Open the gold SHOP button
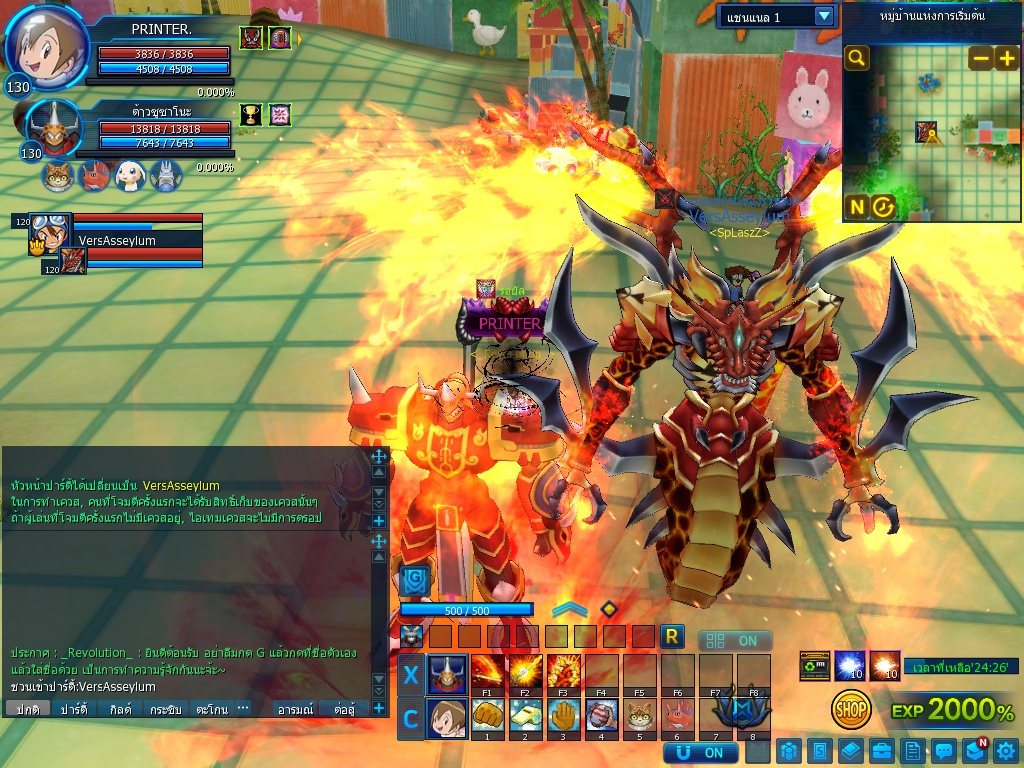 click(x=851, y=710)
